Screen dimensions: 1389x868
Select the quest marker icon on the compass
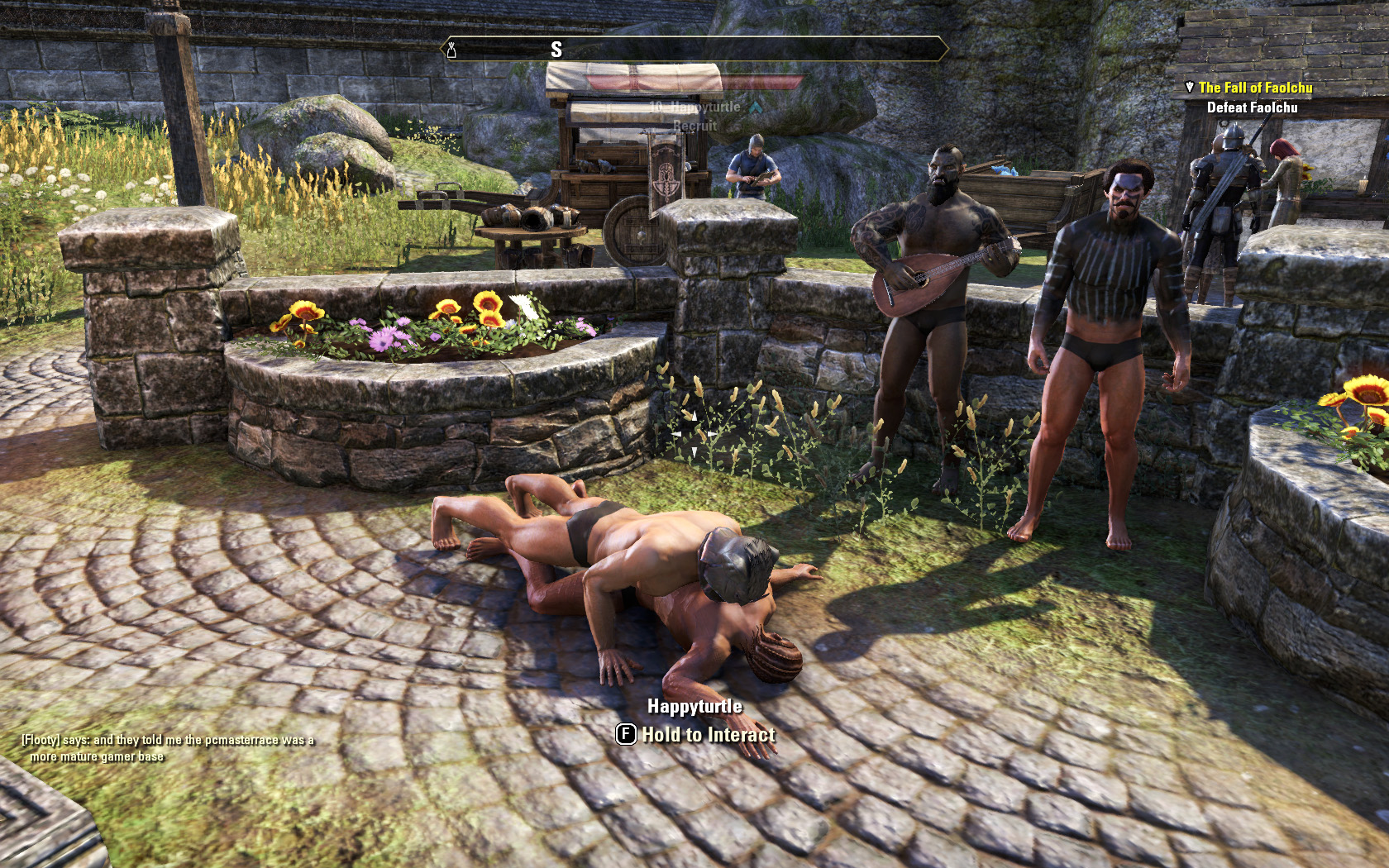click(x=451, y=50)
